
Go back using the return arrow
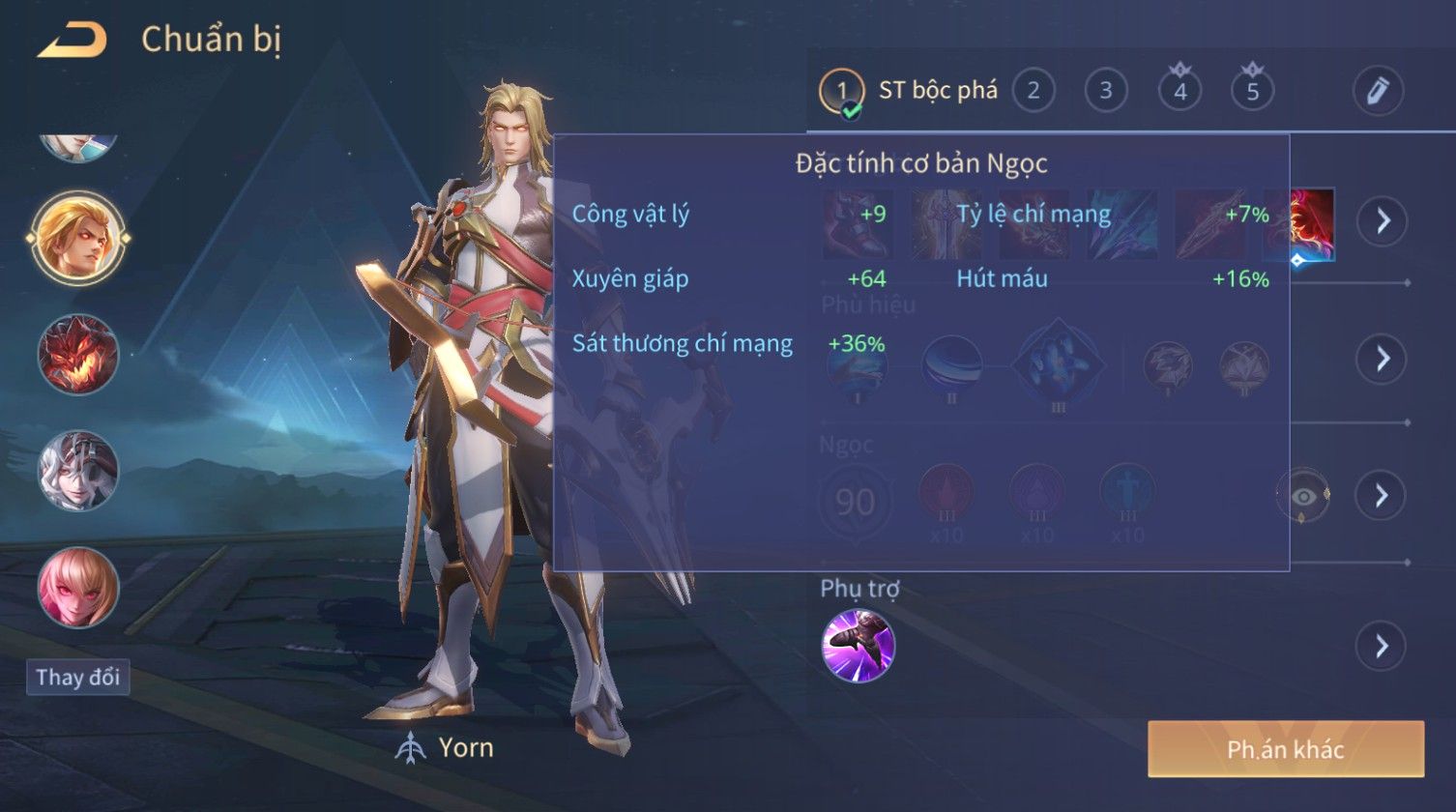[72, 41]
